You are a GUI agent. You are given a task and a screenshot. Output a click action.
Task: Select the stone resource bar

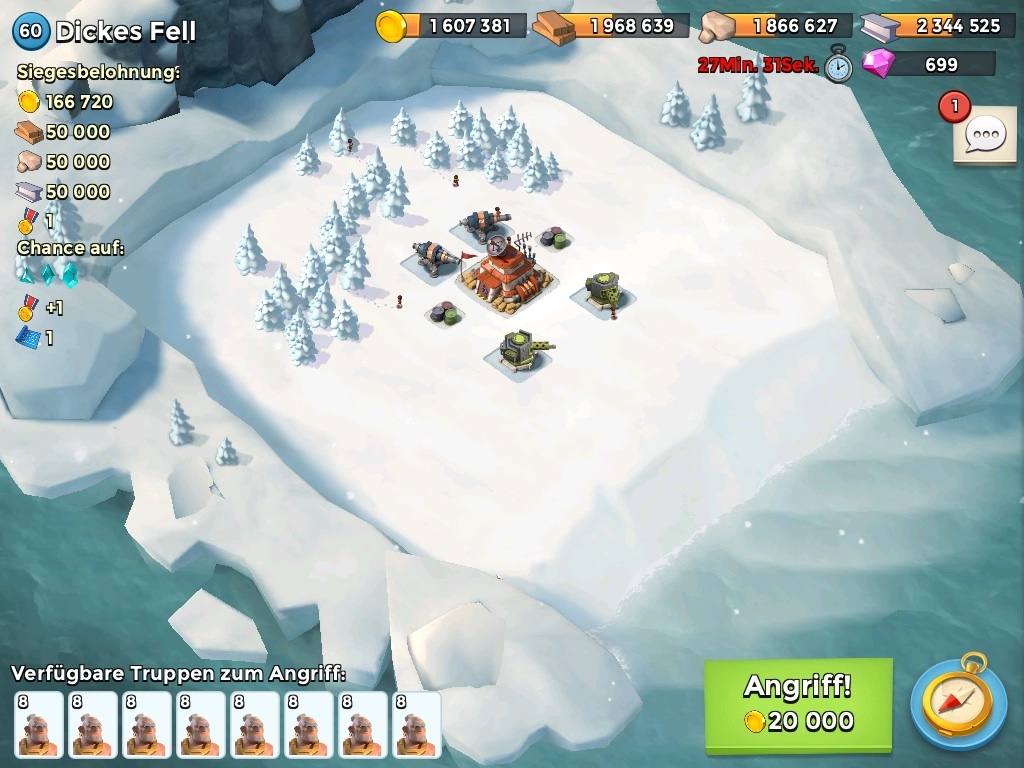(777, 26)
